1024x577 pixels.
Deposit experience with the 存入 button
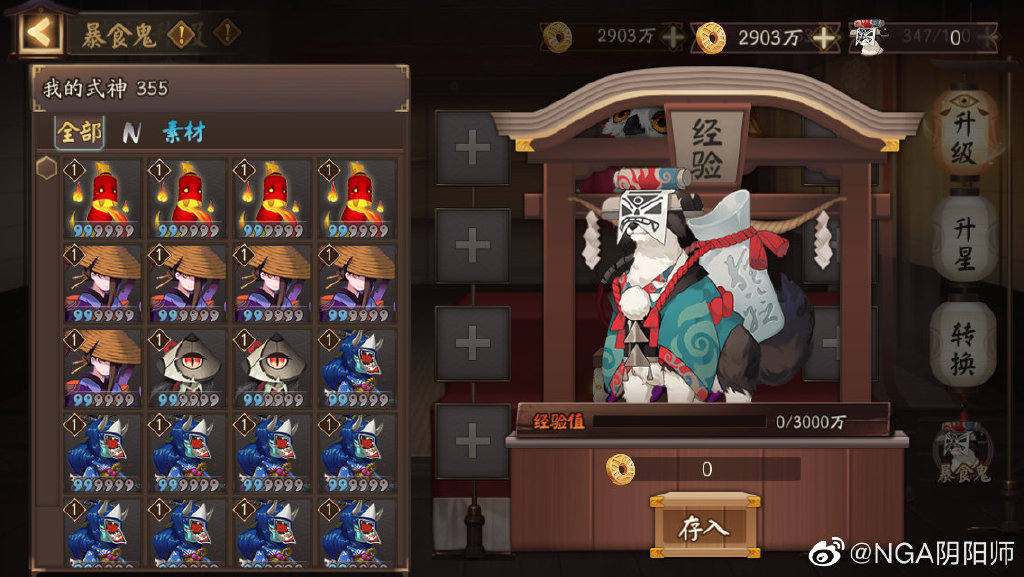tap(703, 527)
